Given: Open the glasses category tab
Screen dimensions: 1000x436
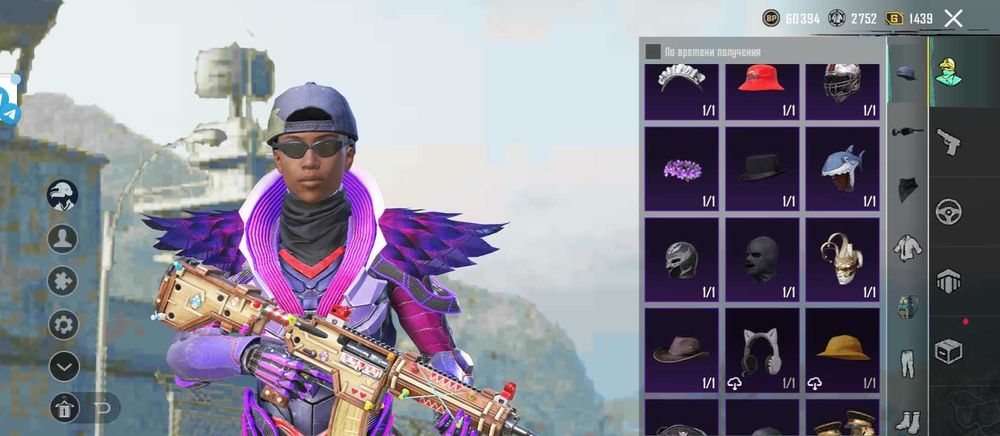Looking at the screenshot, I should (905, 131).
